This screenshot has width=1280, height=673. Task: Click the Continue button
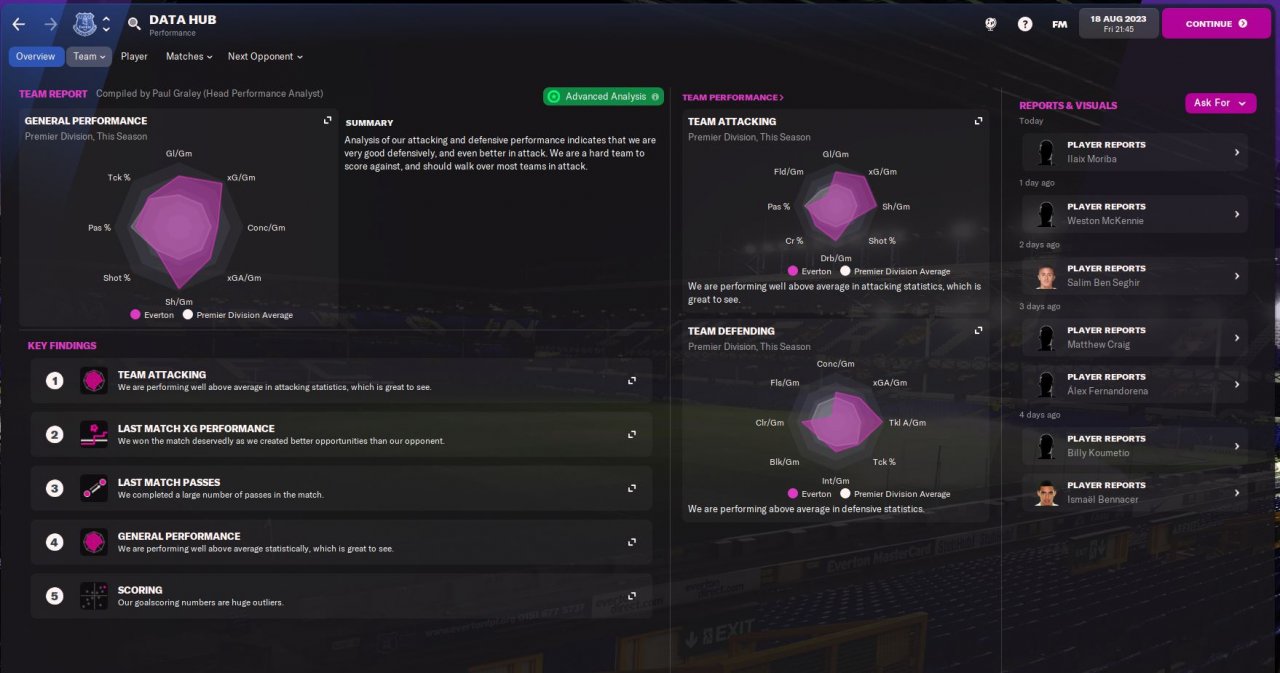click(x=1215, y=23)
